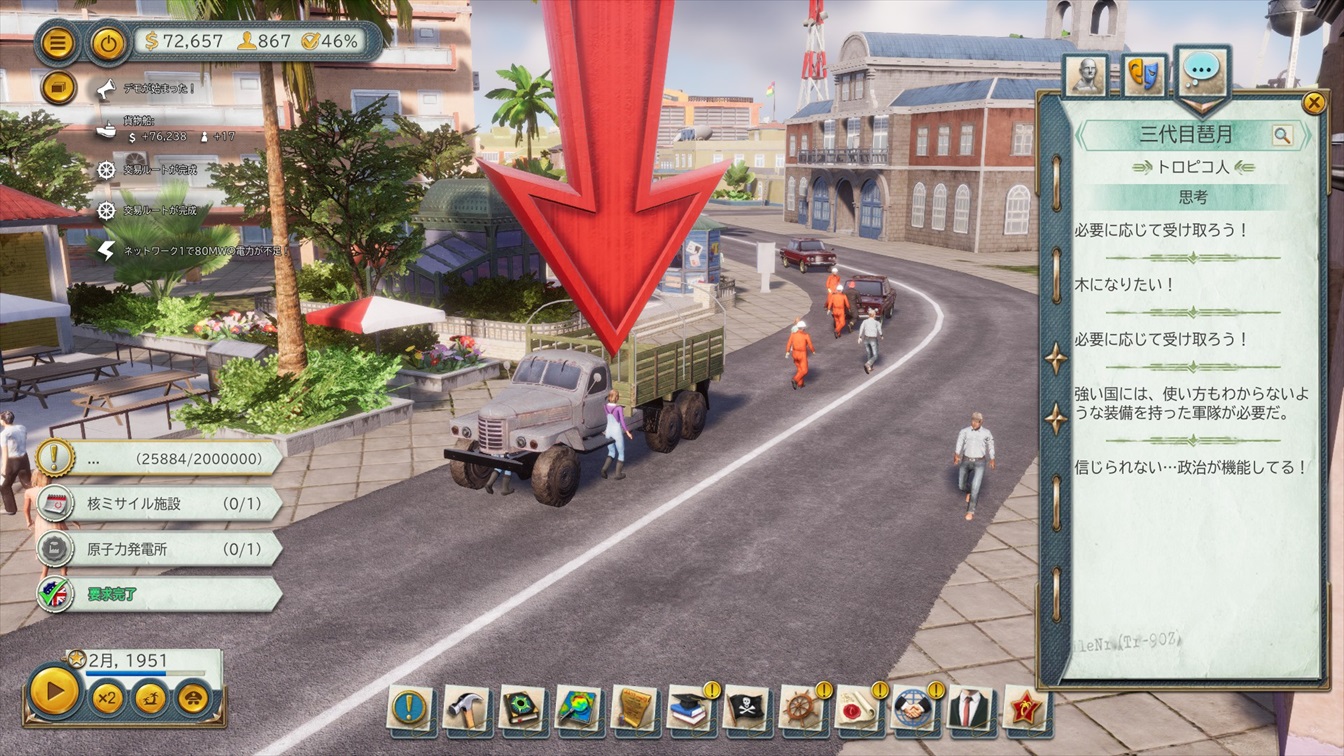1344x756 pixels.
Task: Open the constitution sealed scroll icon
Action: click(x=858, y=708)
